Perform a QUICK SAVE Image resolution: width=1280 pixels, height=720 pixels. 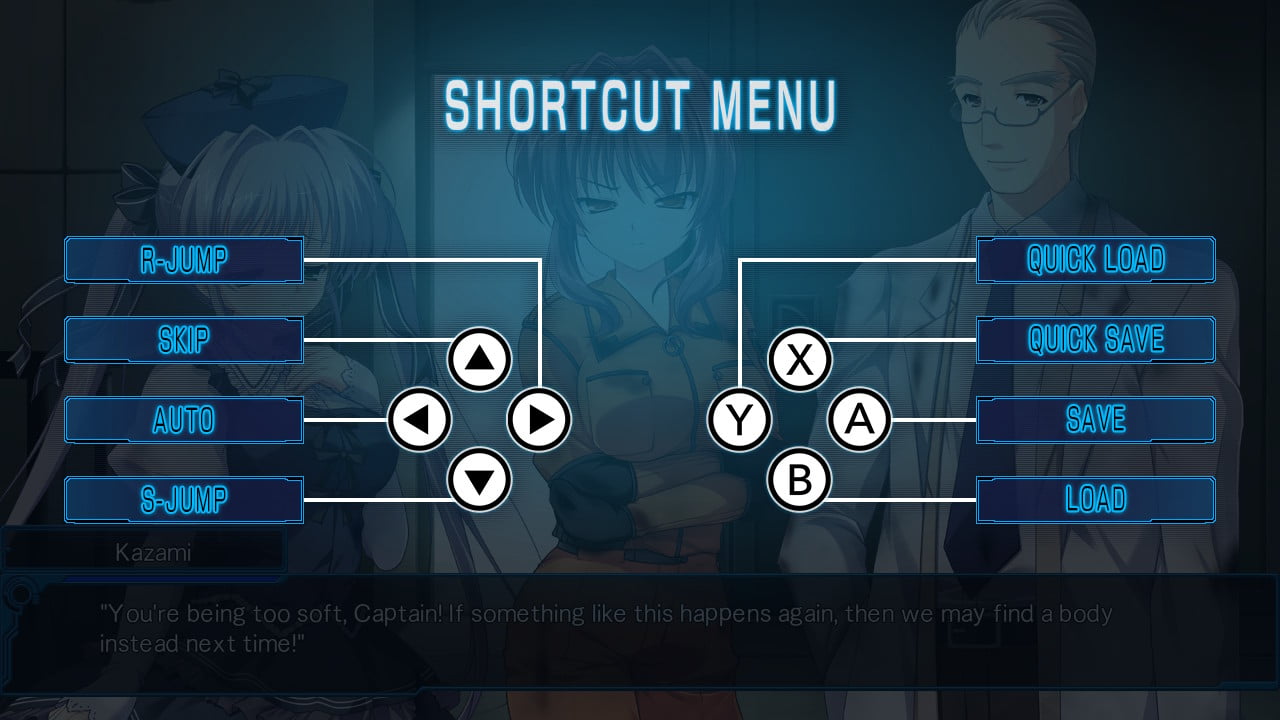(1096, 340)
